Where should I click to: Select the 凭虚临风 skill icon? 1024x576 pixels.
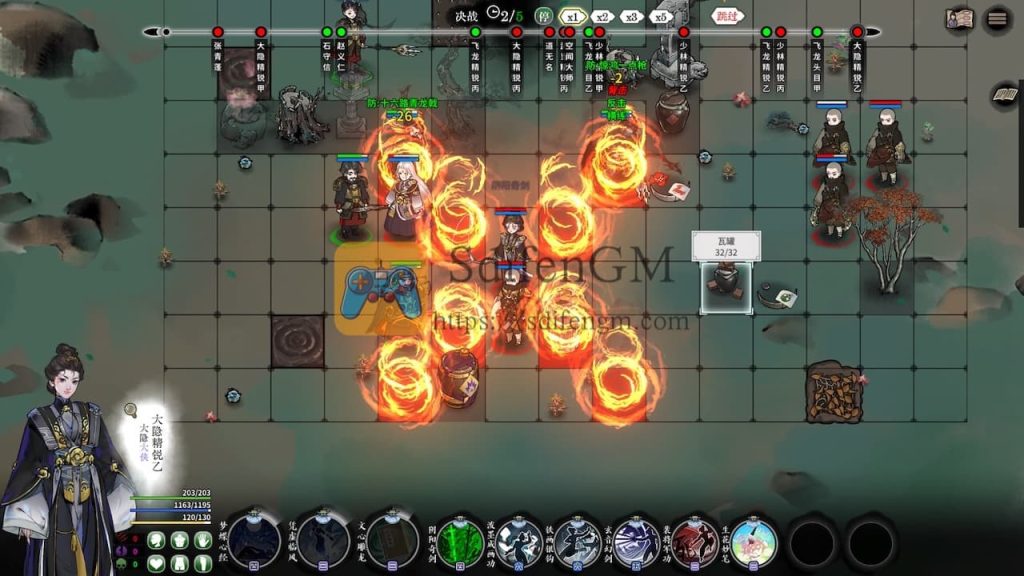coord(323,541)
